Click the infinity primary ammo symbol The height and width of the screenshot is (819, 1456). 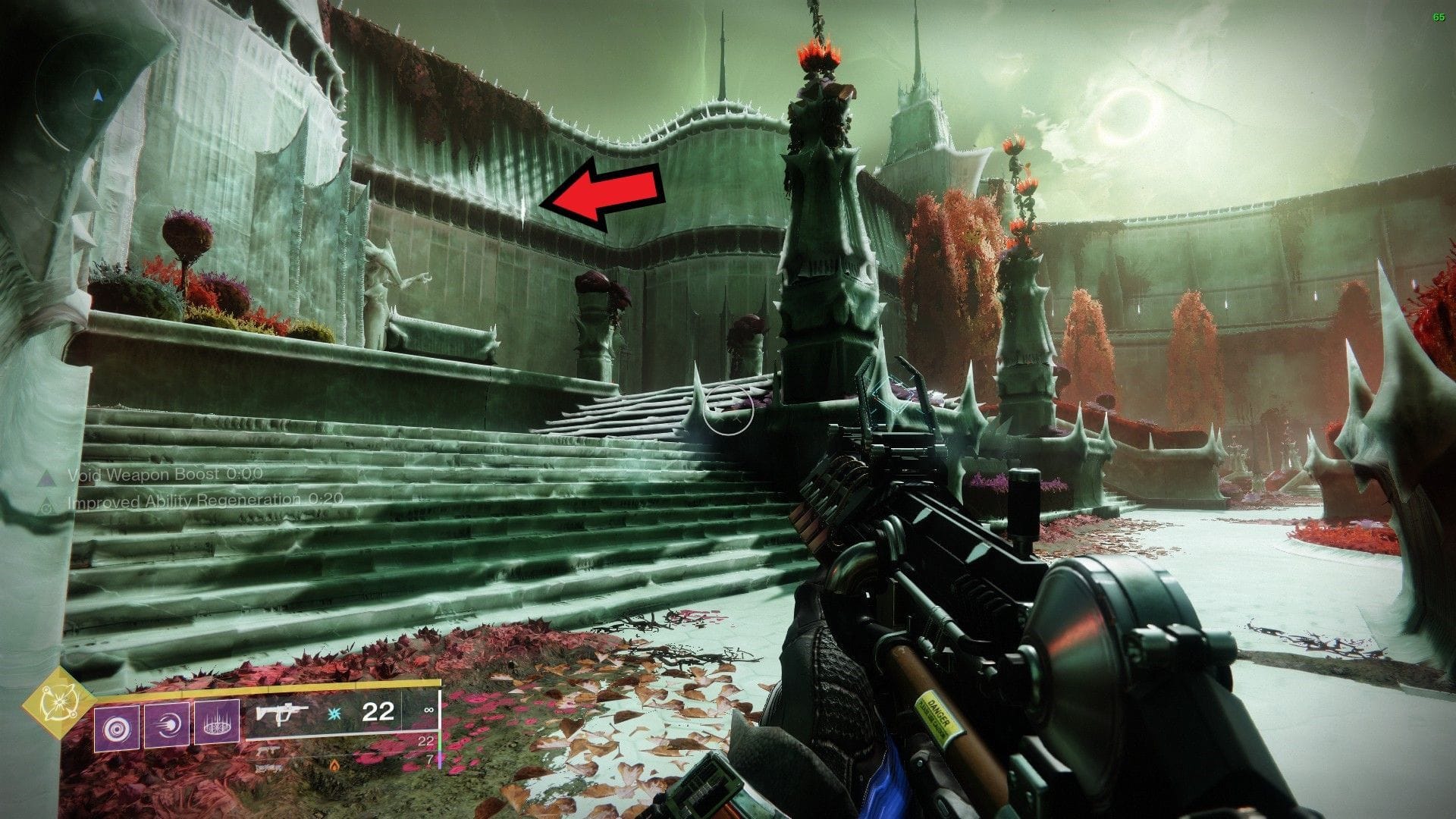428,710
